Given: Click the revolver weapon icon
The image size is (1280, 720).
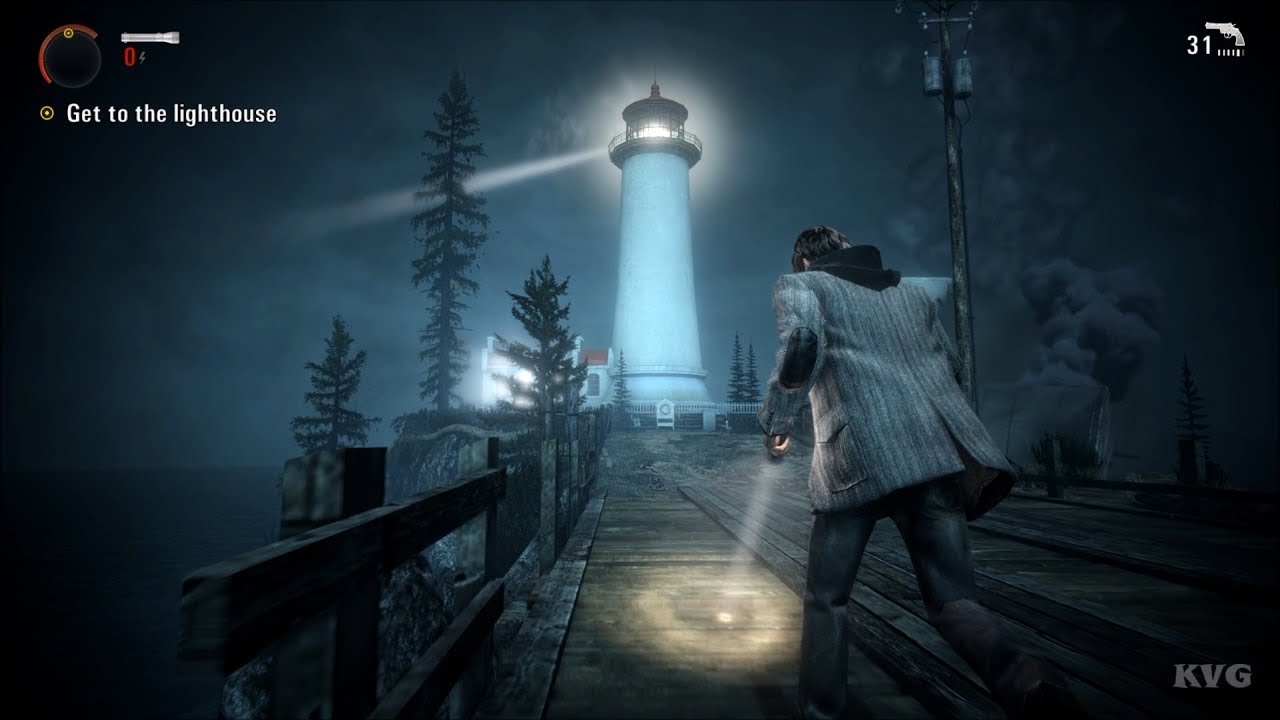Looking at the screenshot, I should [1226, 37].
